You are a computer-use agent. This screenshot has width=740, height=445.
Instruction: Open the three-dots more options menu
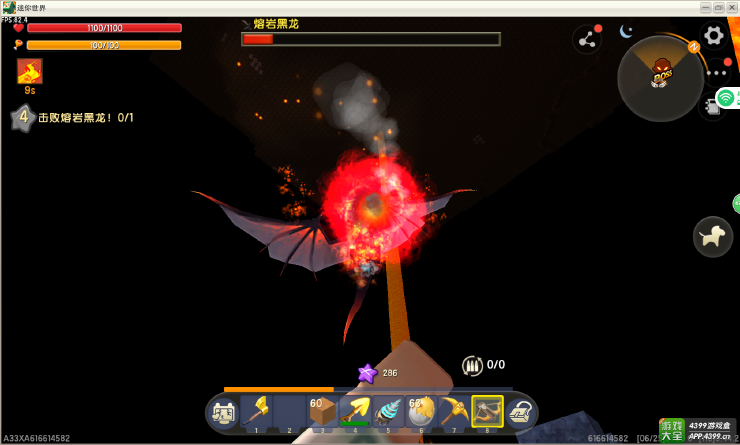pyautogui.click(x=716, y=73)
